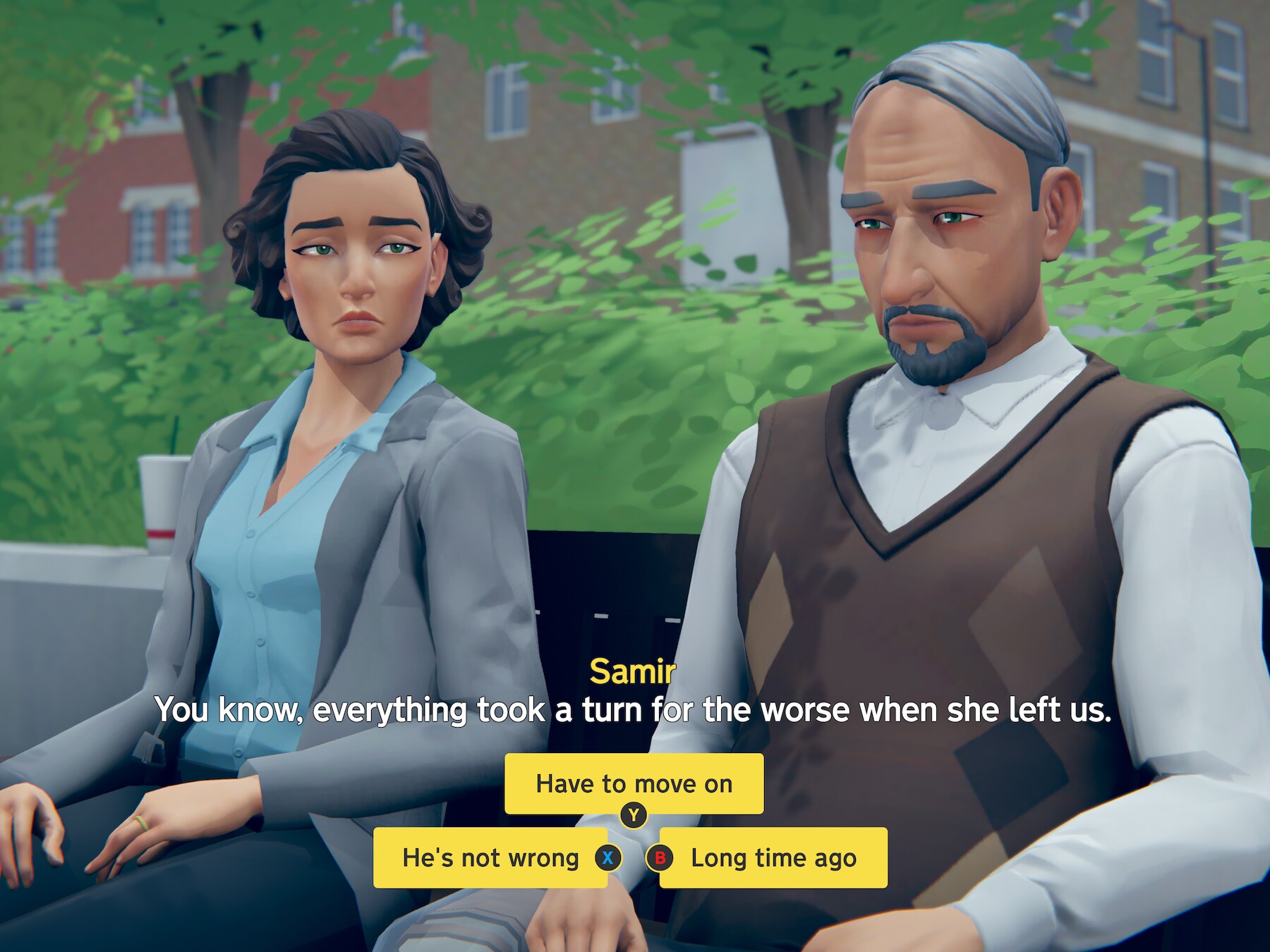Screen dimensions: 1270x952
Task: Choose the "Have to move on" reply
Action: [x=634, y=783]
